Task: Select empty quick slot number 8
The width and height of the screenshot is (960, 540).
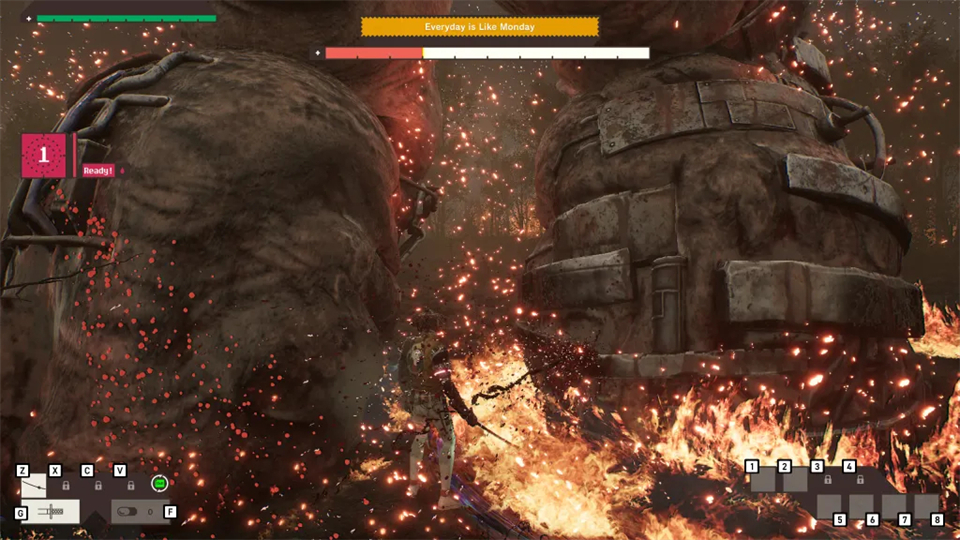Action: 927,506
